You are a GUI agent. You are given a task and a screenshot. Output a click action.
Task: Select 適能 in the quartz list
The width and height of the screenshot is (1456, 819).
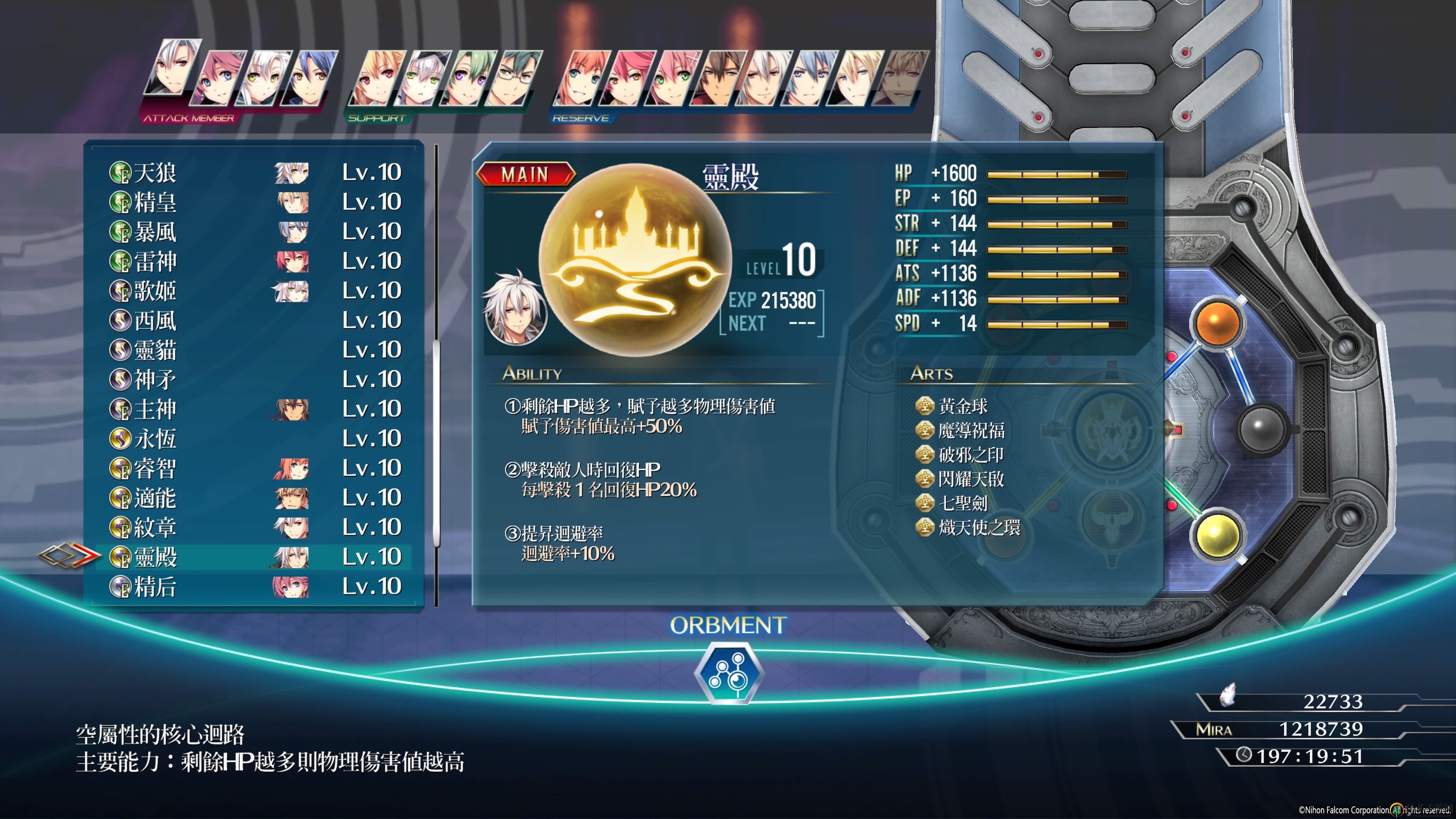[x=254, y=498]
